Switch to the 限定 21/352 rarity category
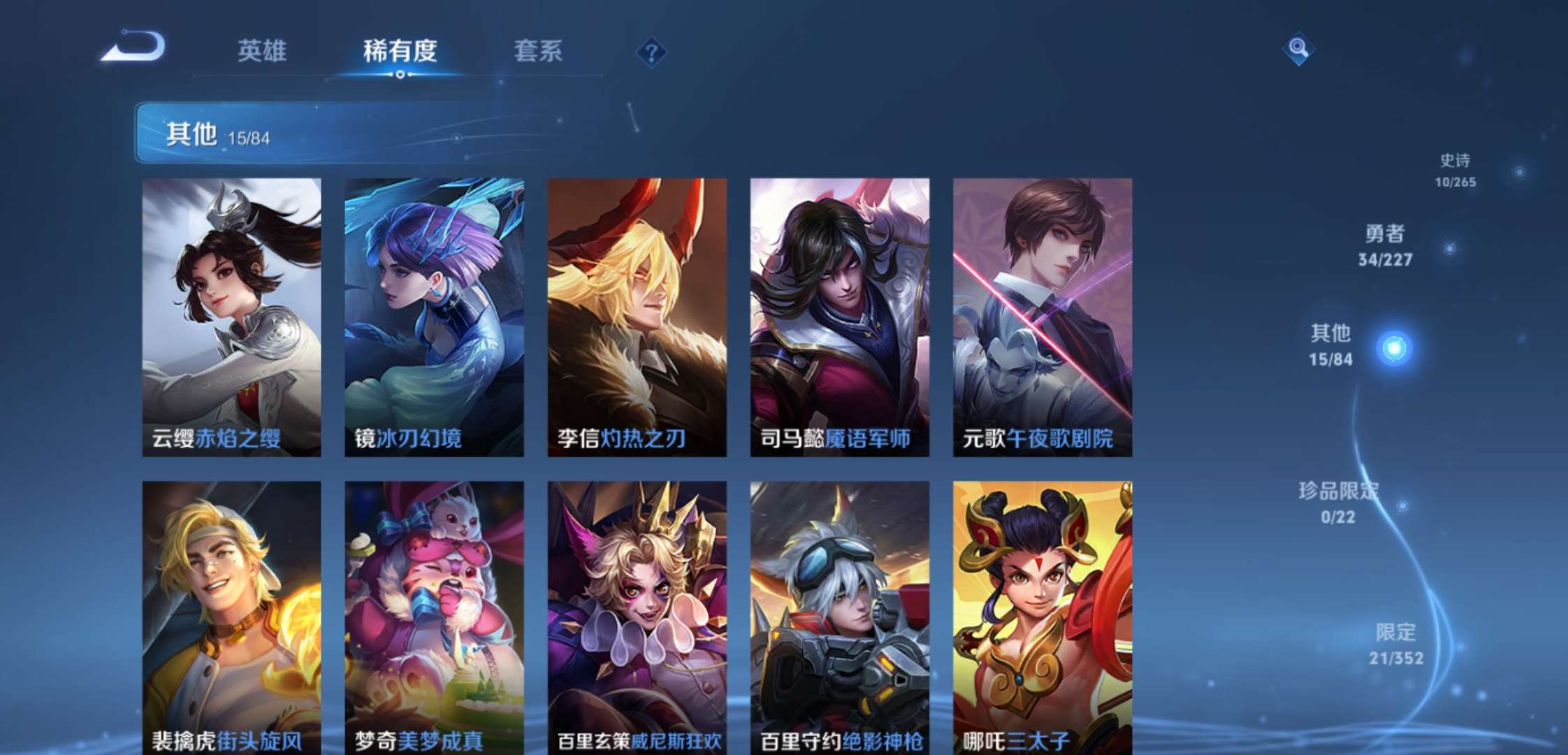The image size is (1568, 755). (1396, 644)
